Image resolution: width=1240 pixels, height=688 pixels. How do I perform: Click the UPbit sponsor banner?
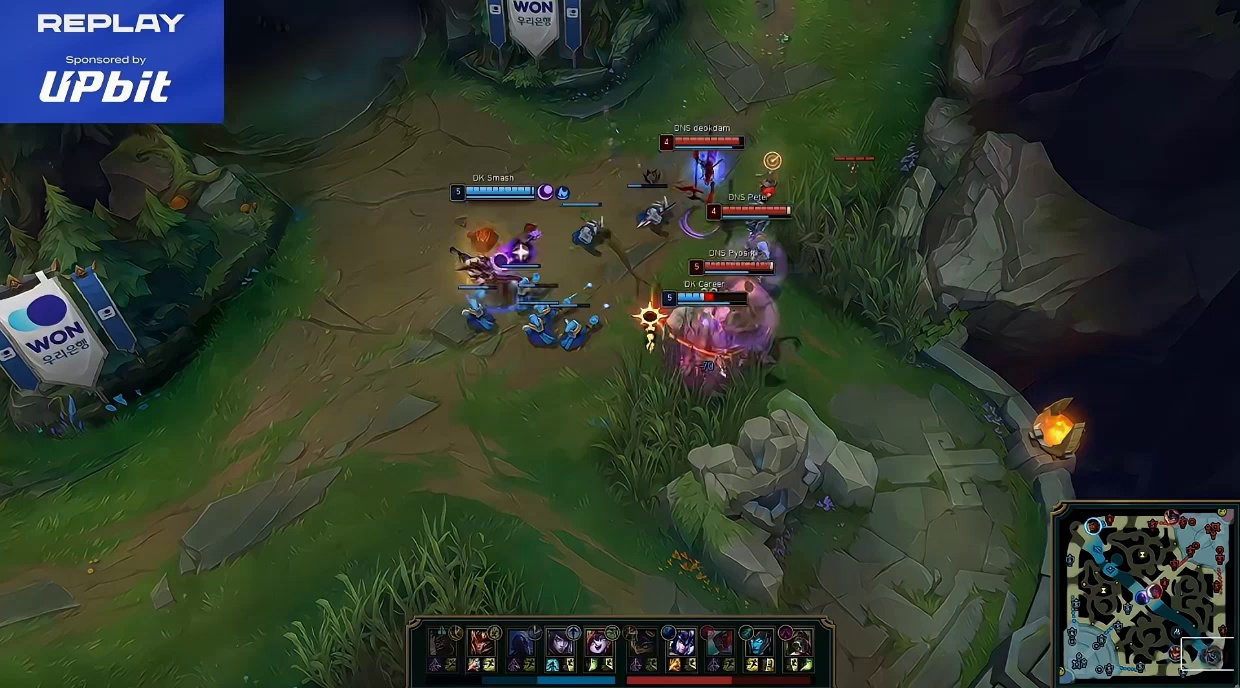pyautogui.click(x=111, y=61)
